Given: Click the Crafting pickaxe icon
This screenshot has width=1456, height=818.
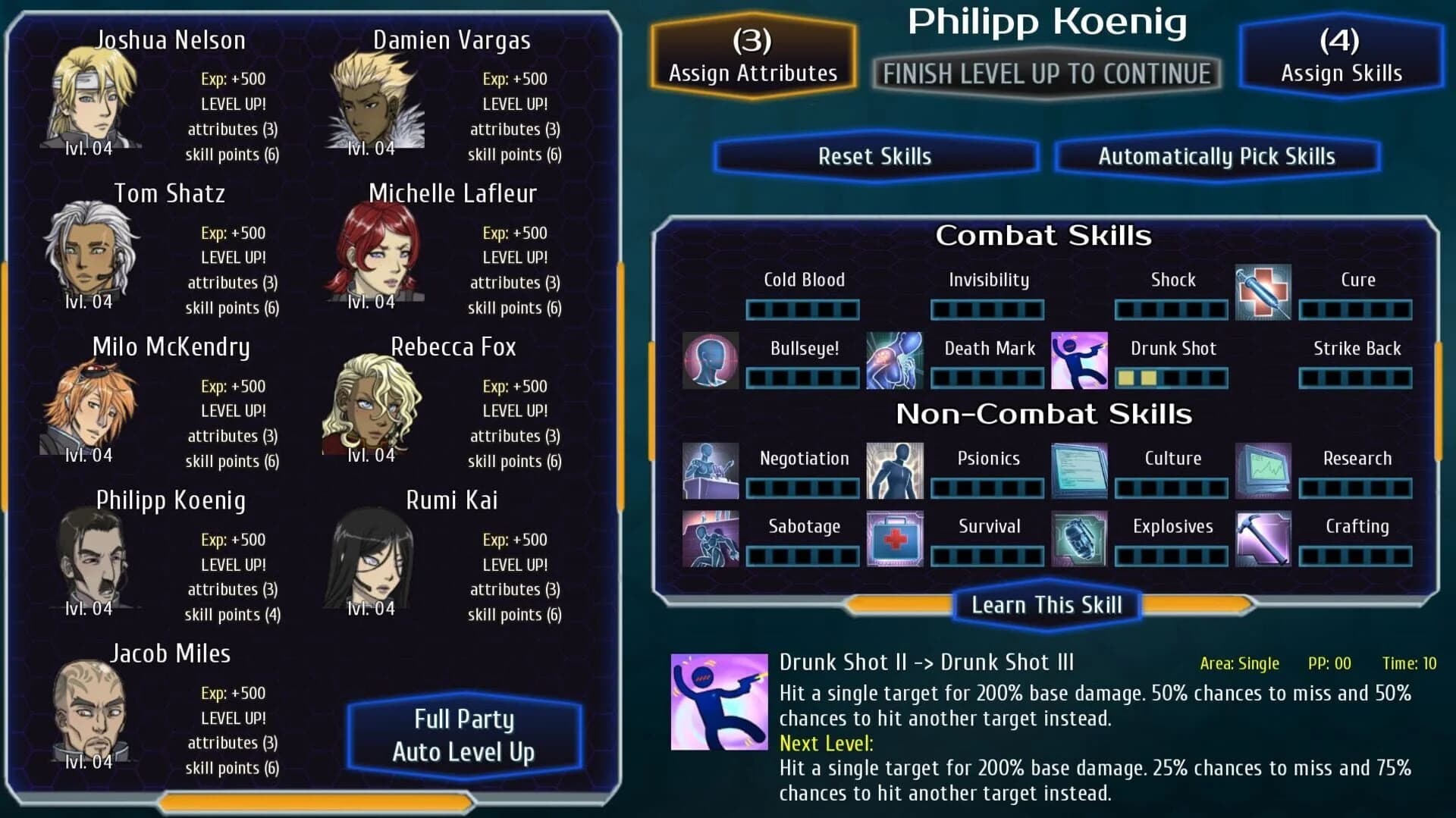Looking at the screenshot, I should (1263, 538).
